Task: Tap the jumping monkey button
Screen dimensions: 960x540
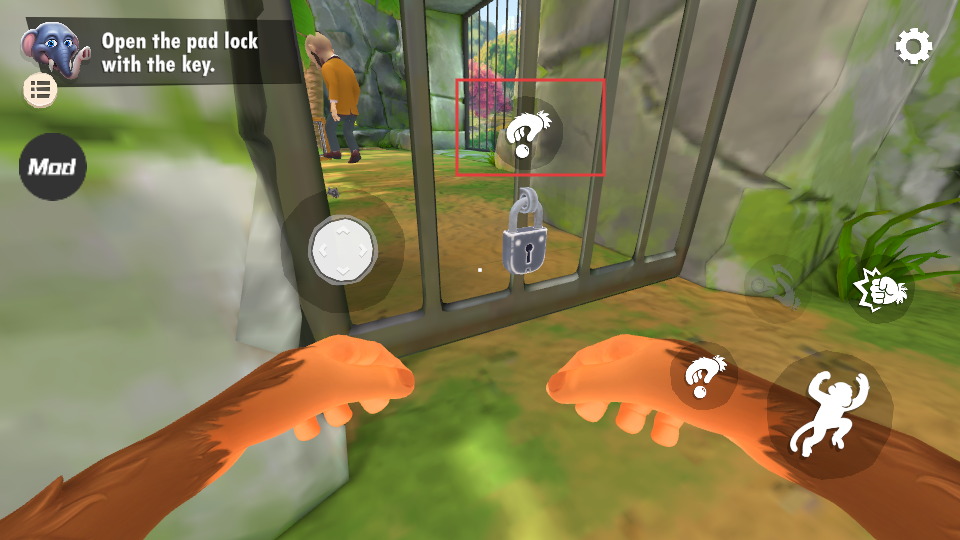Action: coord(828,414)
